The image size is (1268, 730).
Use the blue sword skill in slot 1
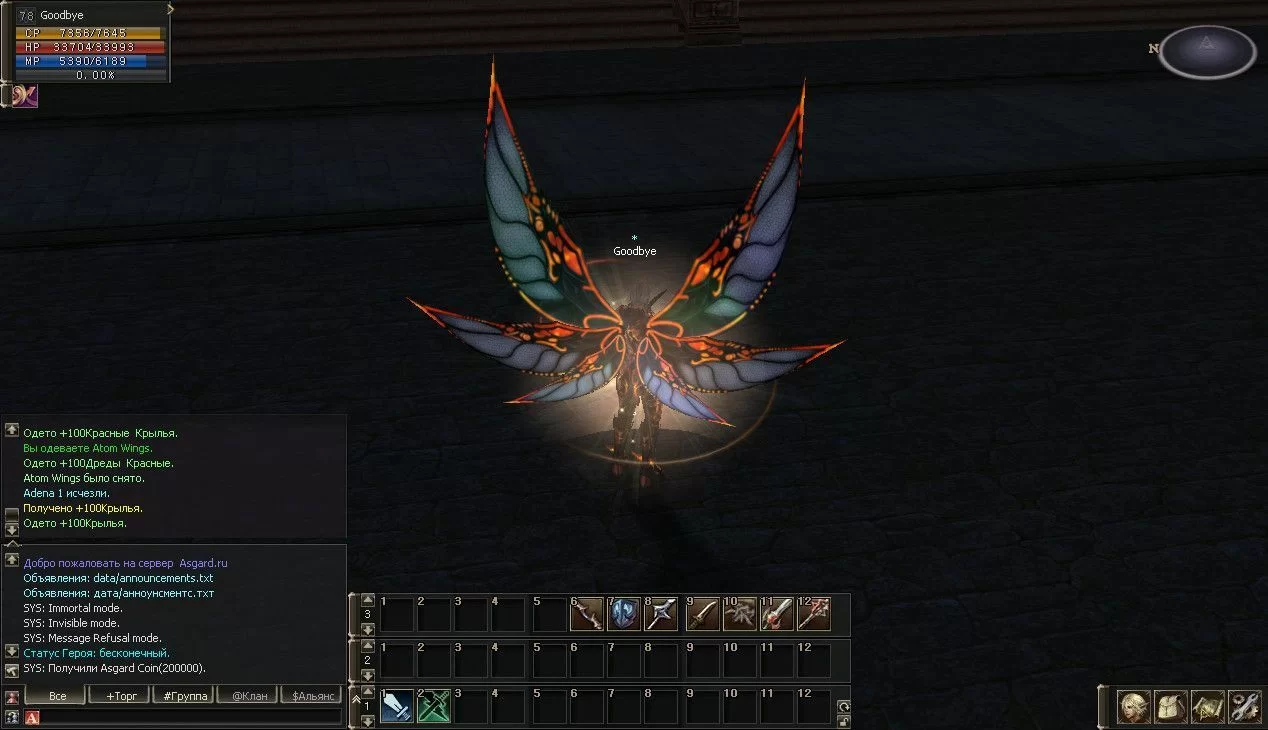point(397,707)
